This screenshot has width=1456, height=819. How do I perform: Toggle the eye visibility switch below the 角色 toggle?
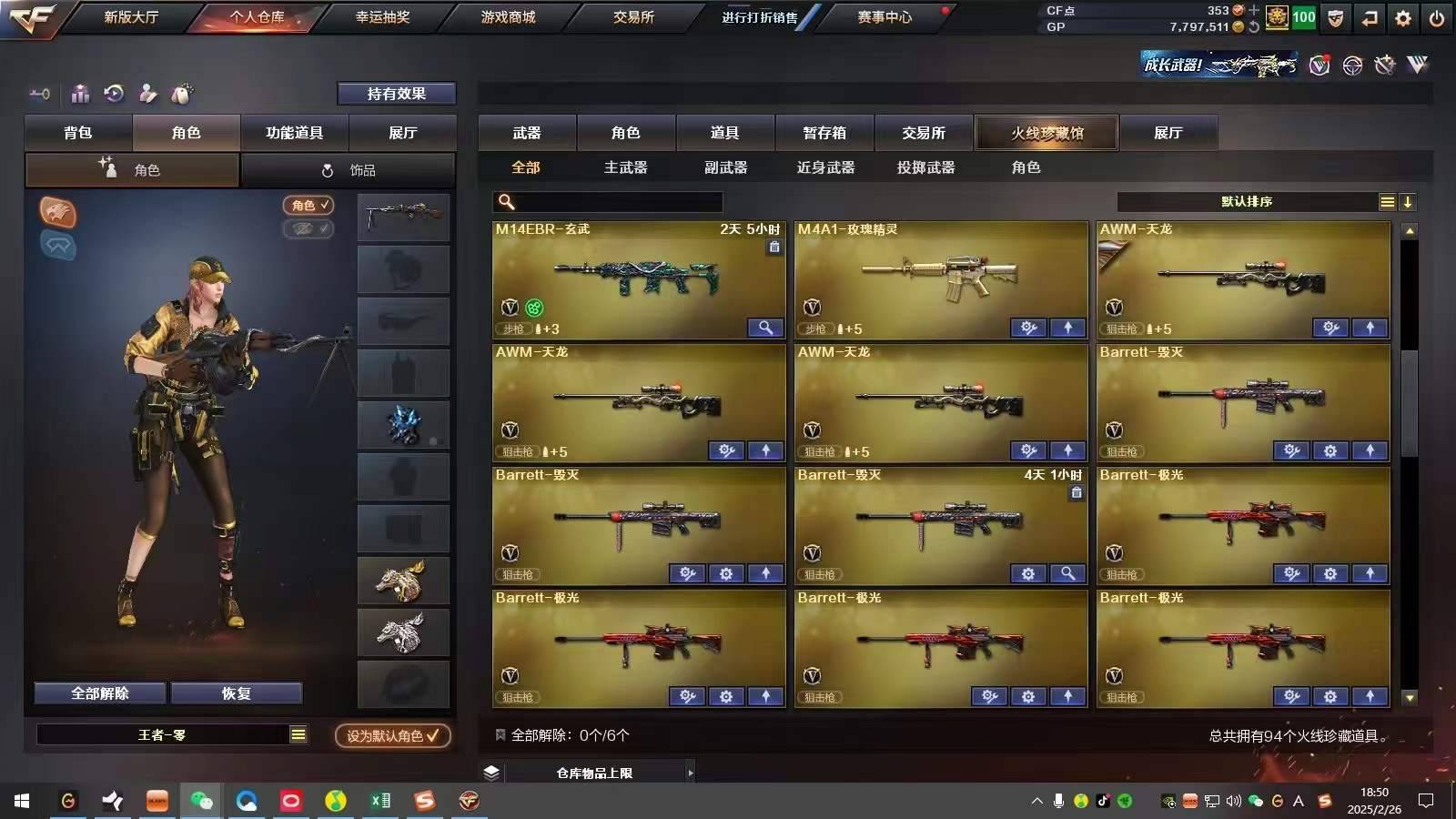(x=308, y=228)
